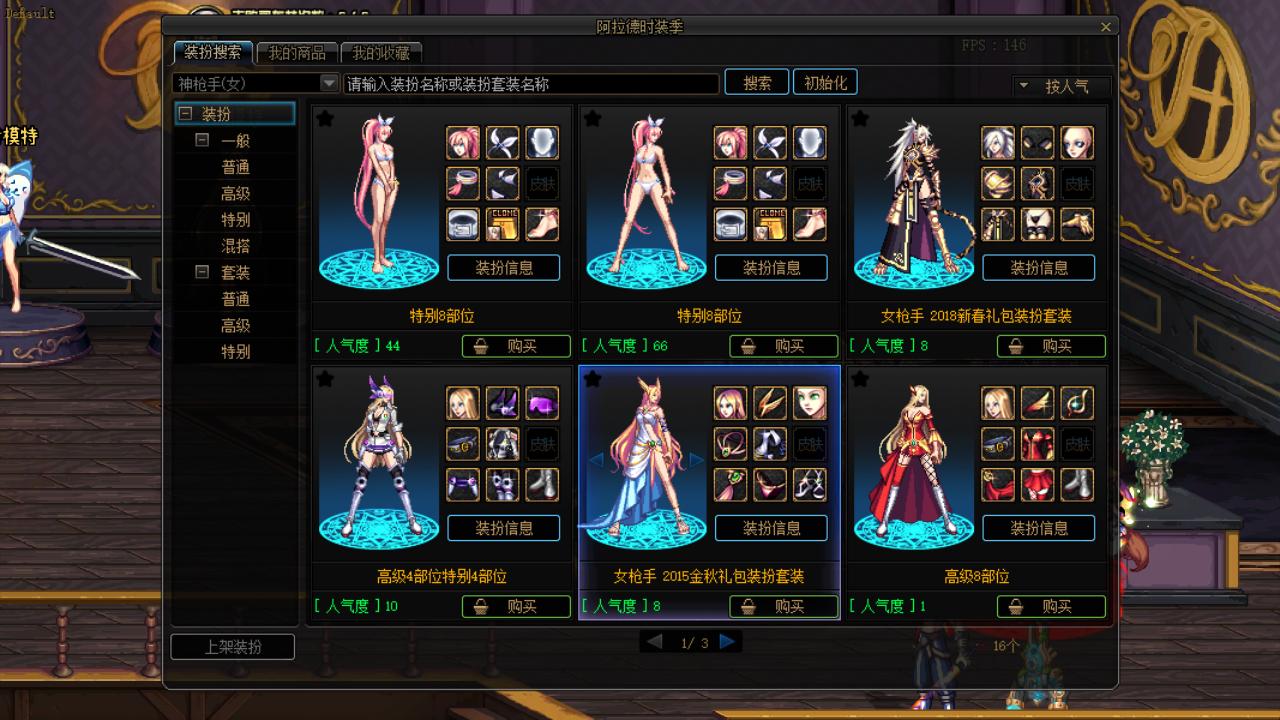The height and width of the screenshot is (720, 1280).
Task: Purchase the 高级8部位 outfit listing
Action: tap(1051, 606)
